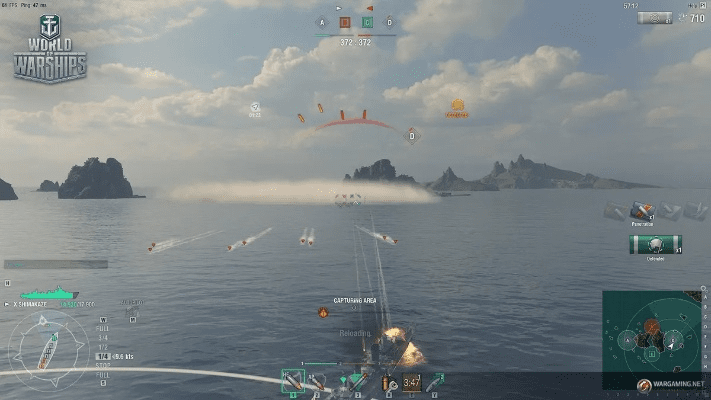This screenshot has width=711, height=400.
Task: Set engine telegraph to STOP
Action: coord(102,364)
